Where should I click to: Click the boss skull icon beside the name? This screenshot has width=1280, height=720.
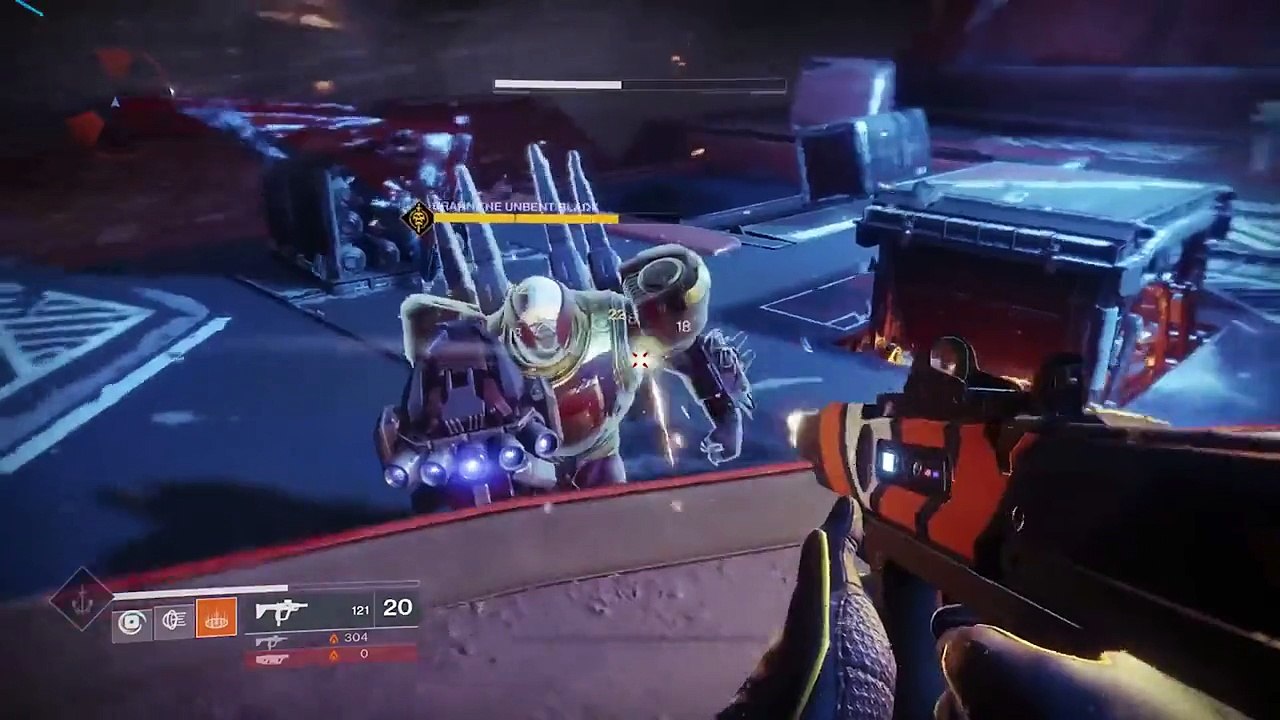pyautogui.click(x=418, y=216)
